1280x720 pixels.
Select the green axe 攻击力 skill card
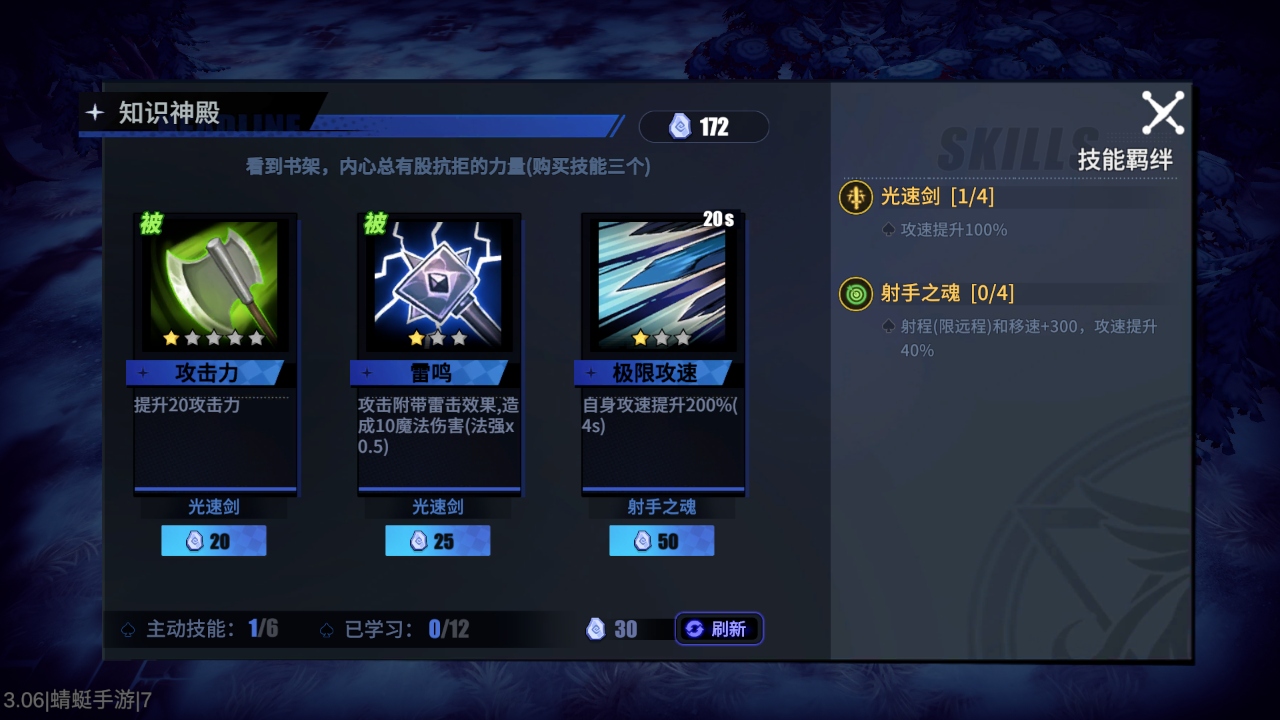(215, 285)
